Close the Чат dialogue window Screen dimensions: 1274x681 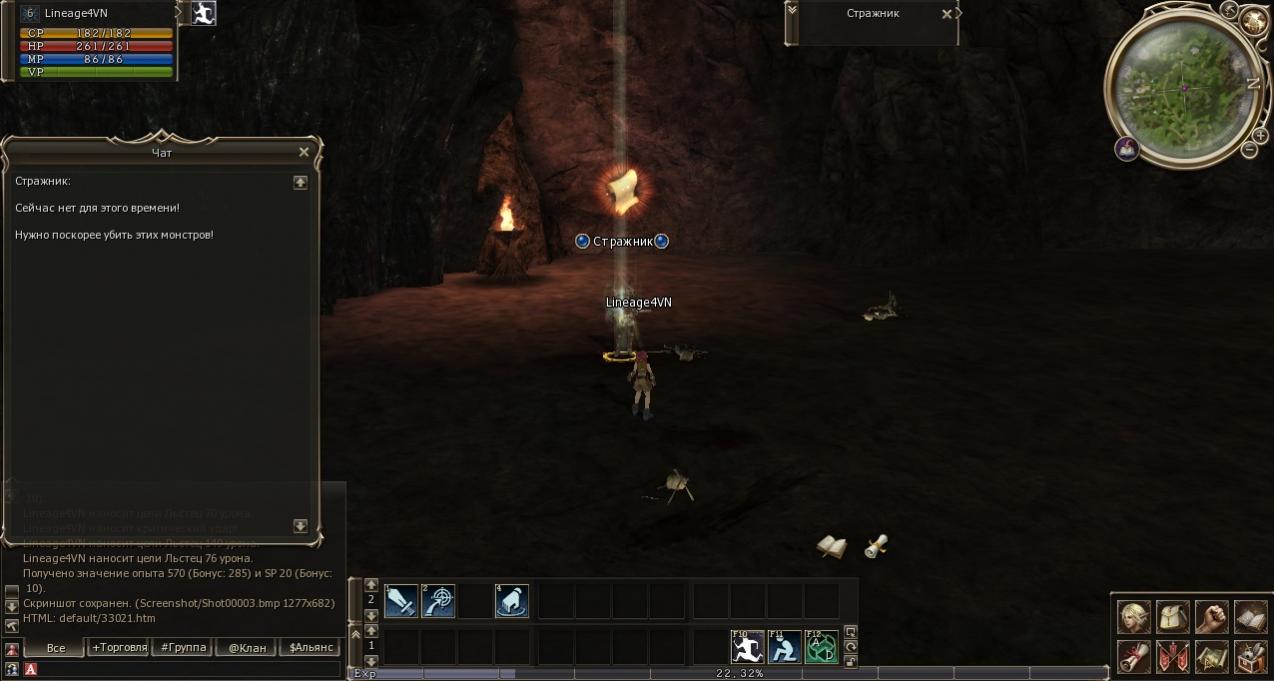304,152
